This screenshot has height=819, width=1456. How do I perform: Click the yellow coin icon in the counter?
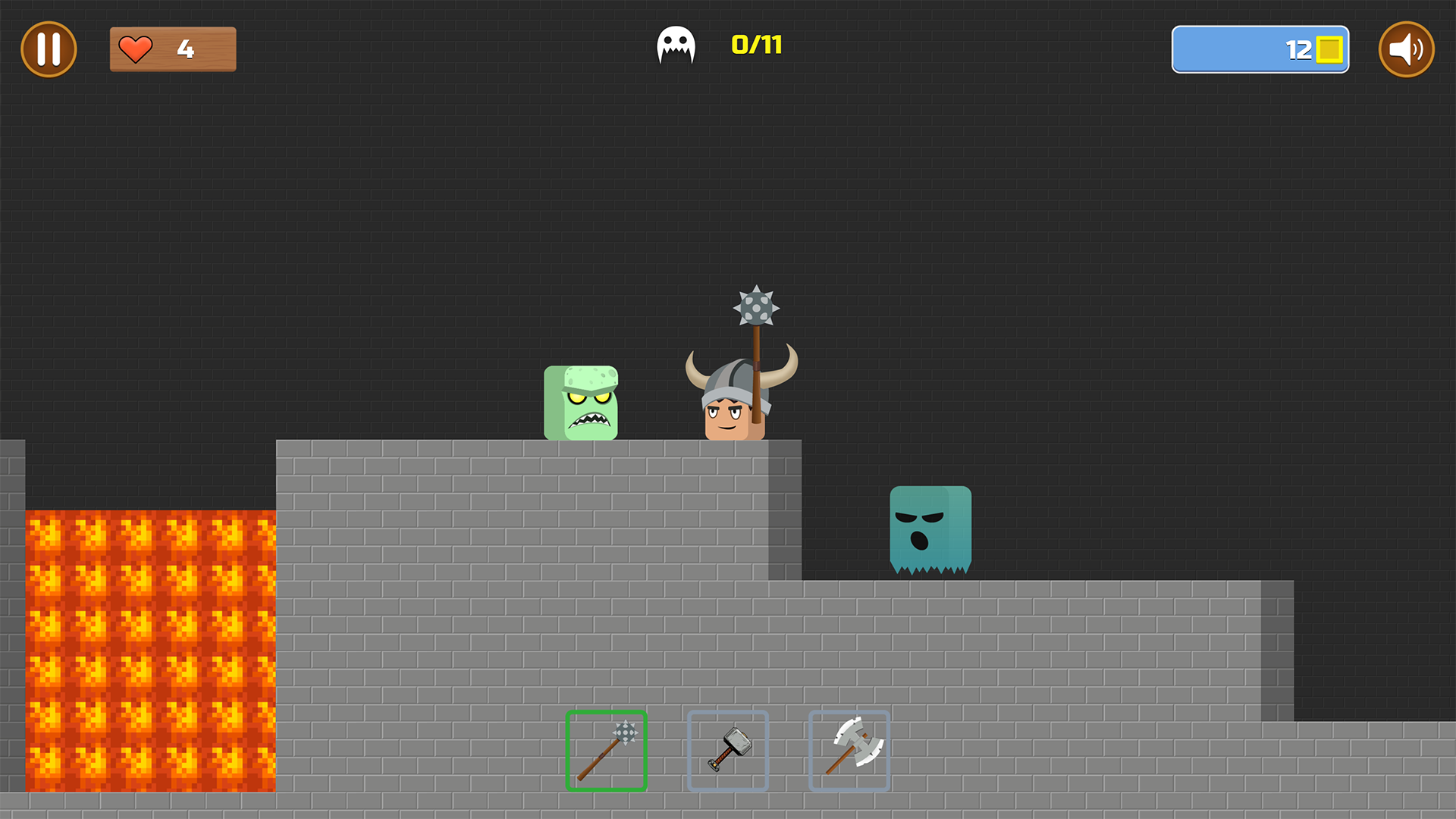1331,49
